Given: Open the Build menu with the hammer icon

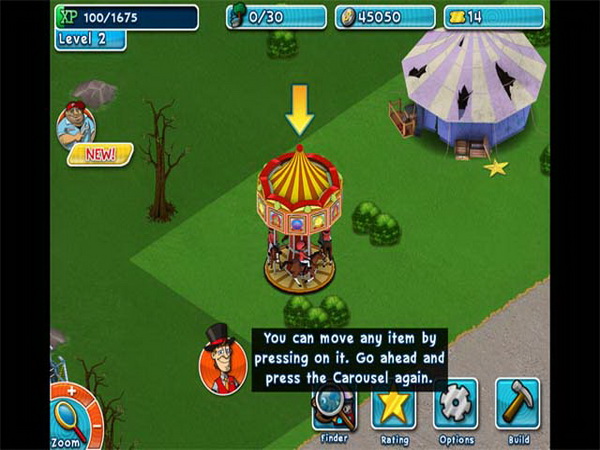Looking at the screenshot, I should (x=517, y=403).
